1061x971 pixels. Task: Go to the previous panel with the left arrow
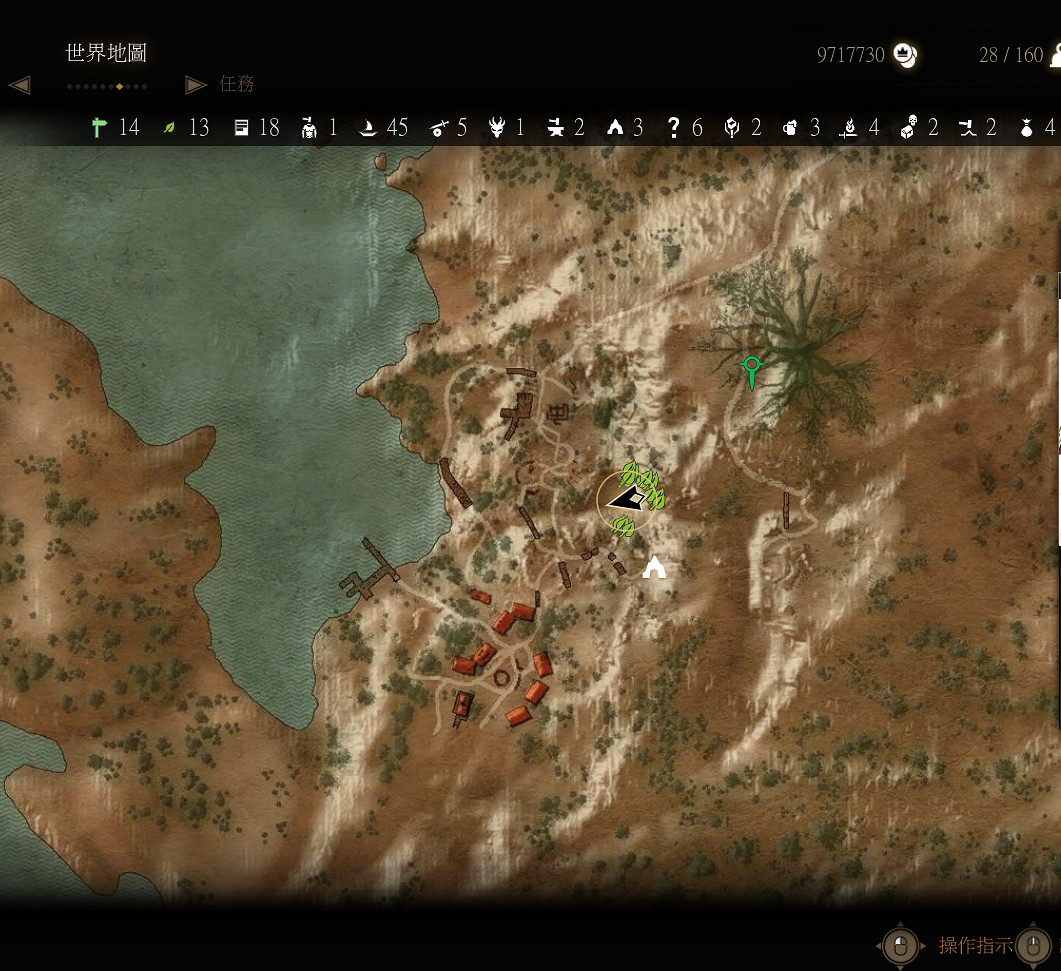tap(19, 85)
